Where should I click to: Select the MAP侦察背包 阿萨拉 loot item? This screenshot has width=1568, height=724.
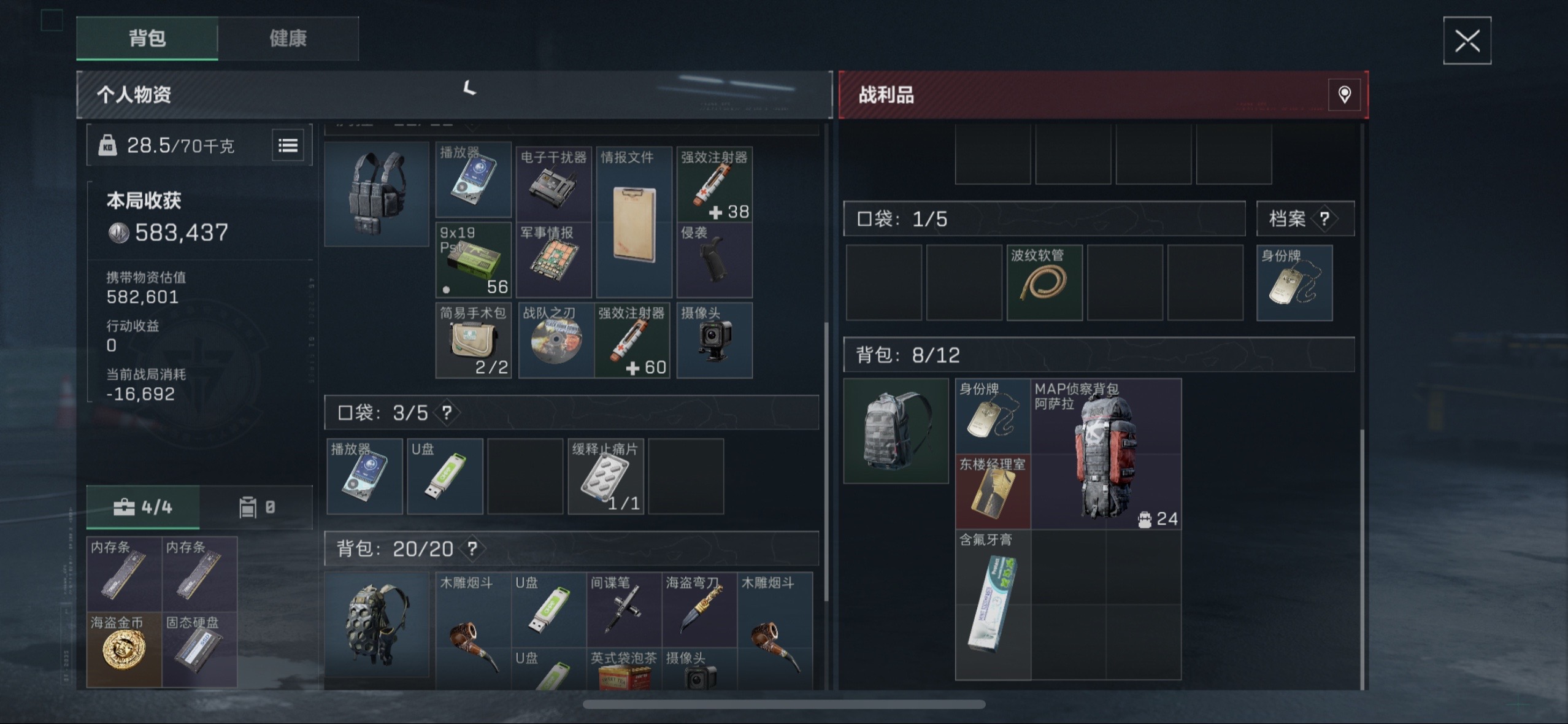pos(1105,454)
